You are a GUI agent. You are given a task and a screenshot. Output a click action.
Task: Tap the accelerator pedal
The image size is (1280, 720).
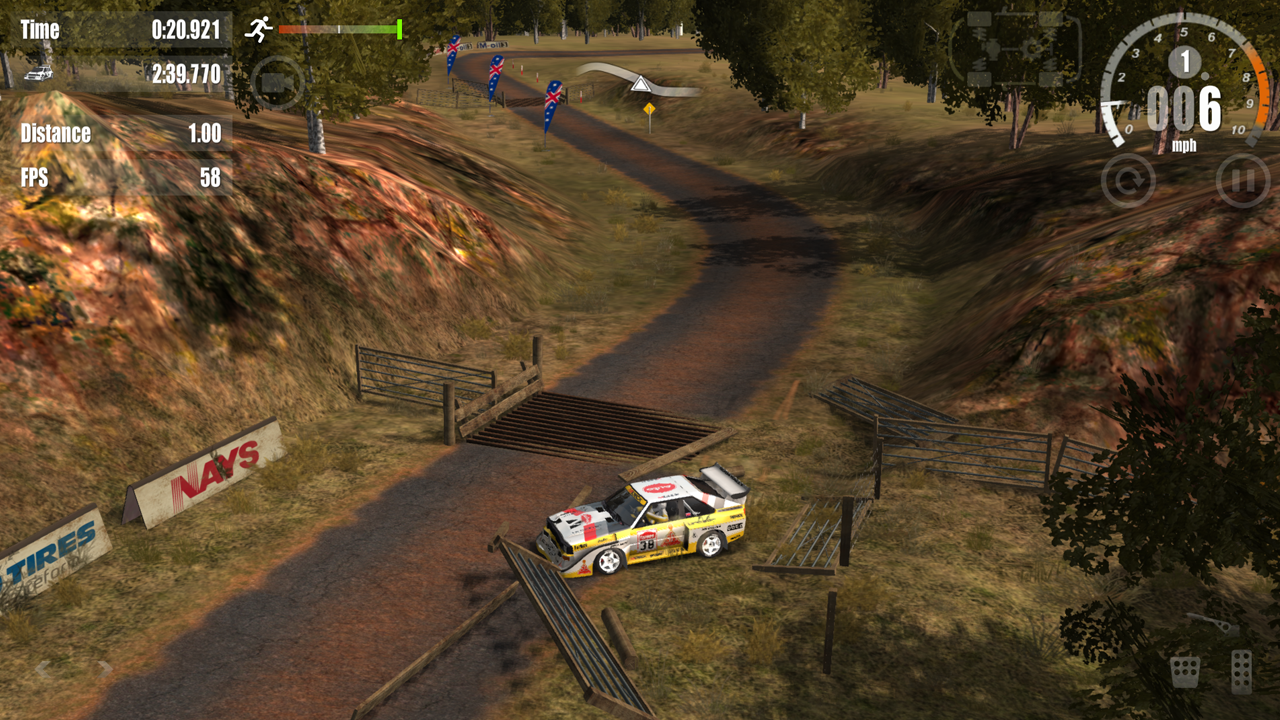(1241, 670)
